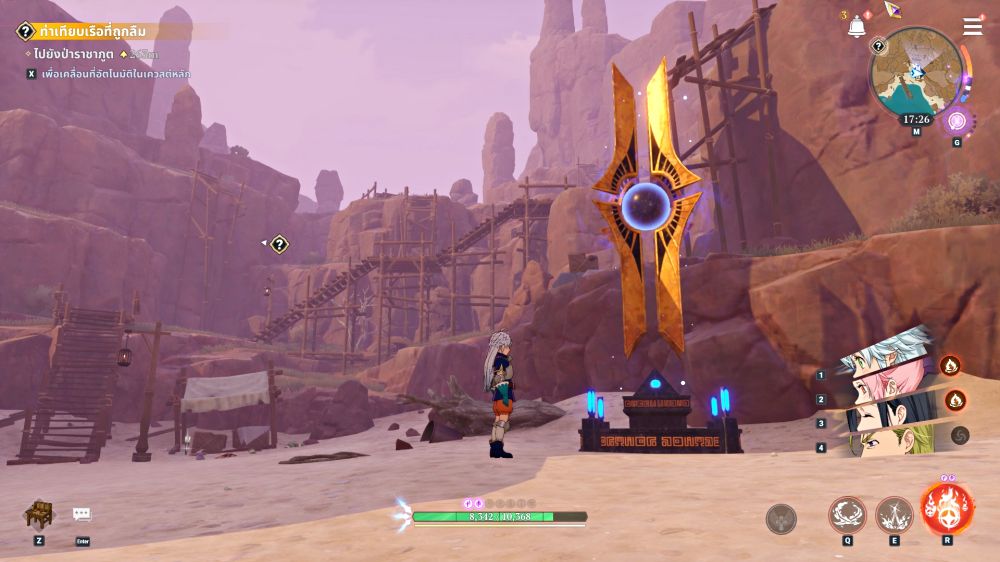The height and width of the screenshot is (562, 1000).
Task: Use the Q skill with the swirling wind icon
Action: [x=847, y=516]
